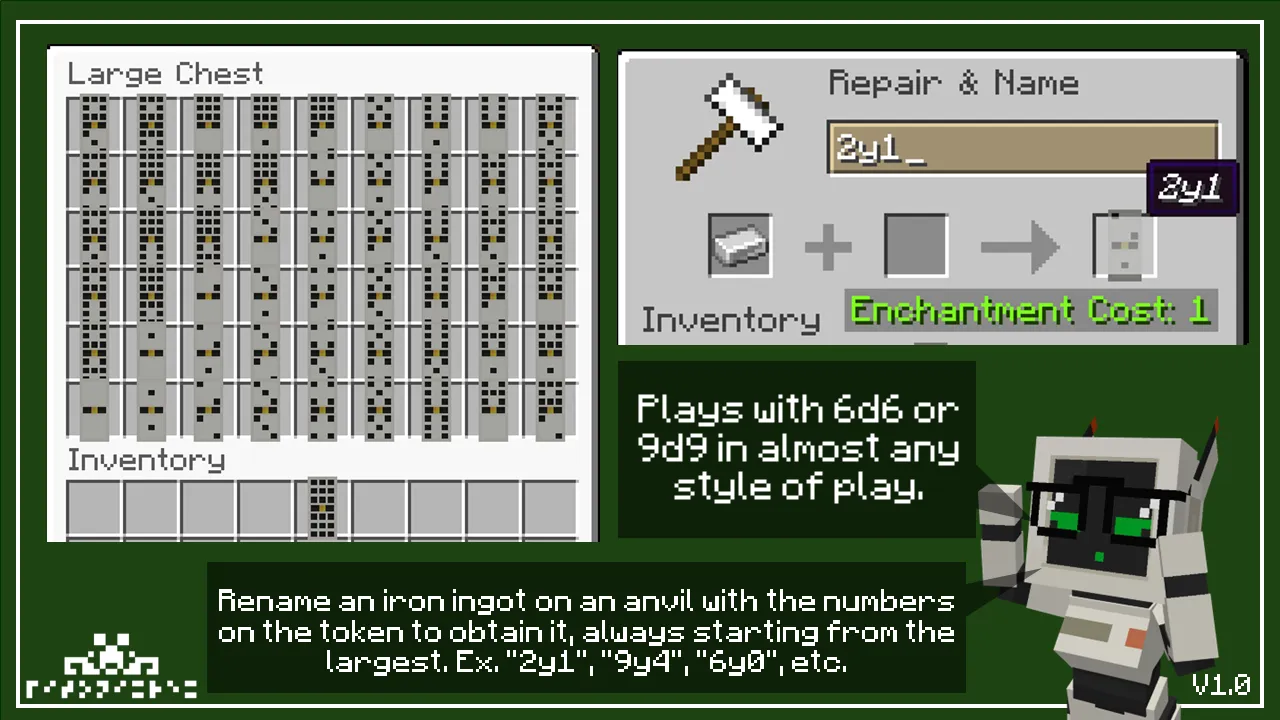Click the iron ingot in the anvil input slot
This screenshot has height=720, width=1280.
tap(739, 245)
